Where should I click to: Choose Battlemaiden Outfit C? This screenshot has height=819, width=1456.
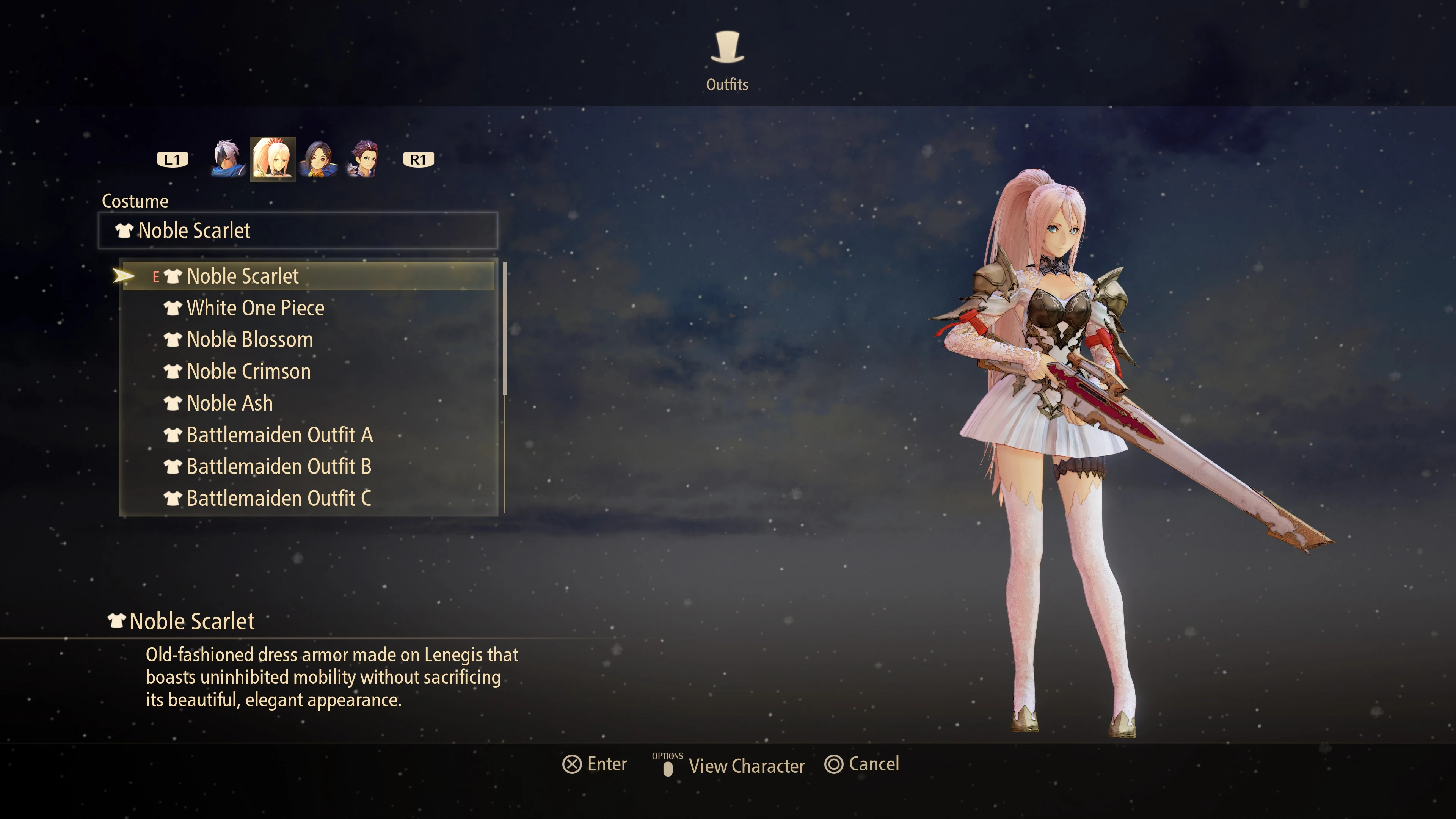(x=279, y=499)
